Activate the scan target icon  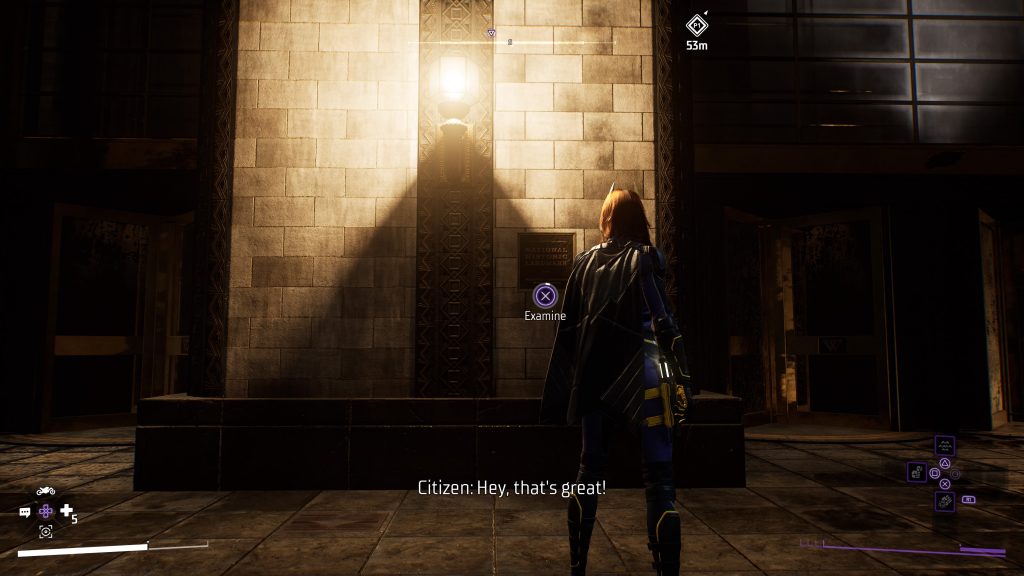point(45,532)
